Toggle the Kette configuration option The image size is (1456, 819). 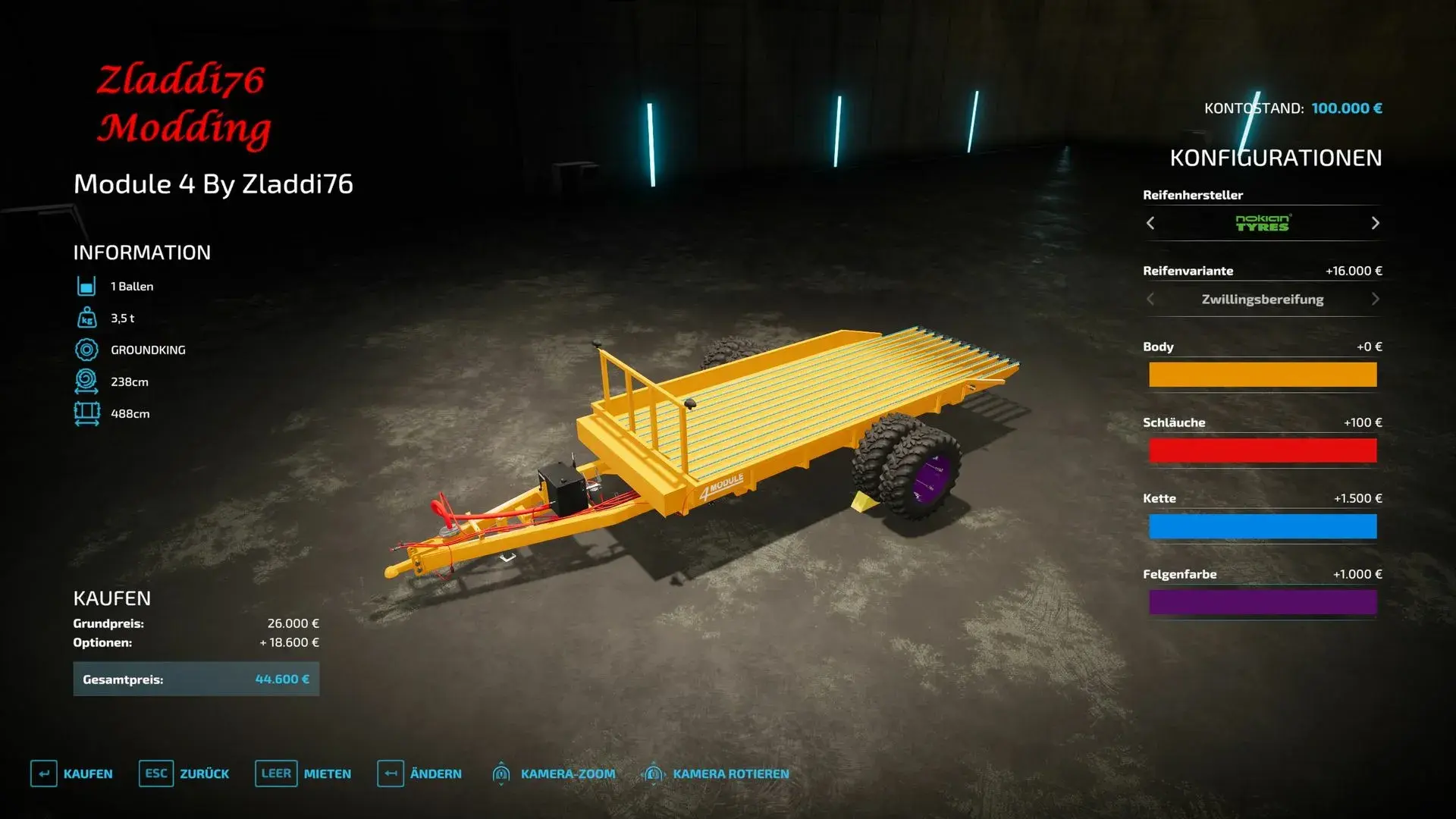1263,526
